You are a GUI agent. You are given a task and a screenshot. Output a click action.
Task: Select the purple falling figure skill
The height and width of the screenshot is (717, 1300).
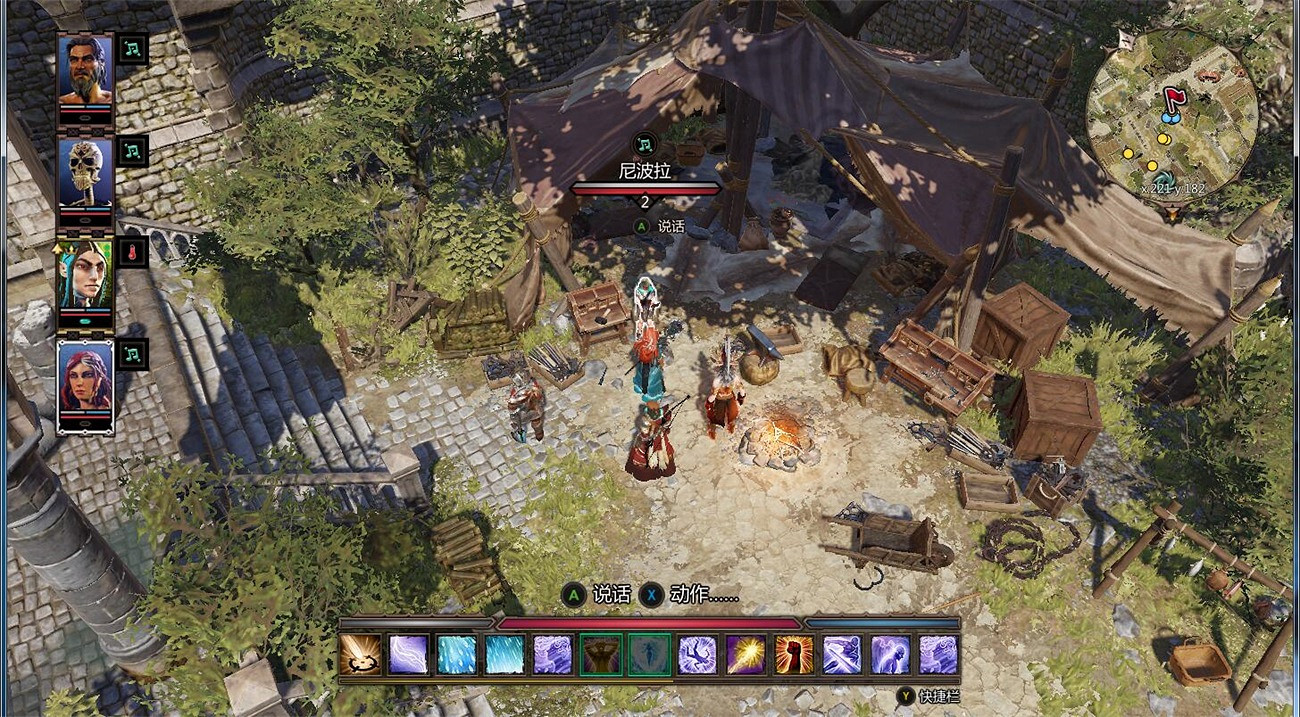point(697,655)
